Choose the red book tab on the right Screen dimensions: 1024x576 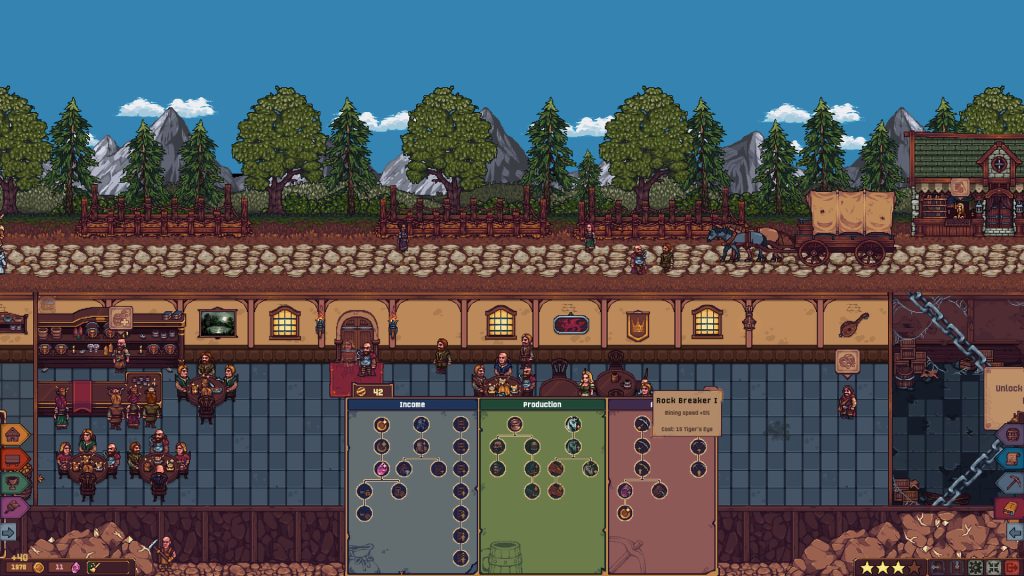coord(1009,508)
